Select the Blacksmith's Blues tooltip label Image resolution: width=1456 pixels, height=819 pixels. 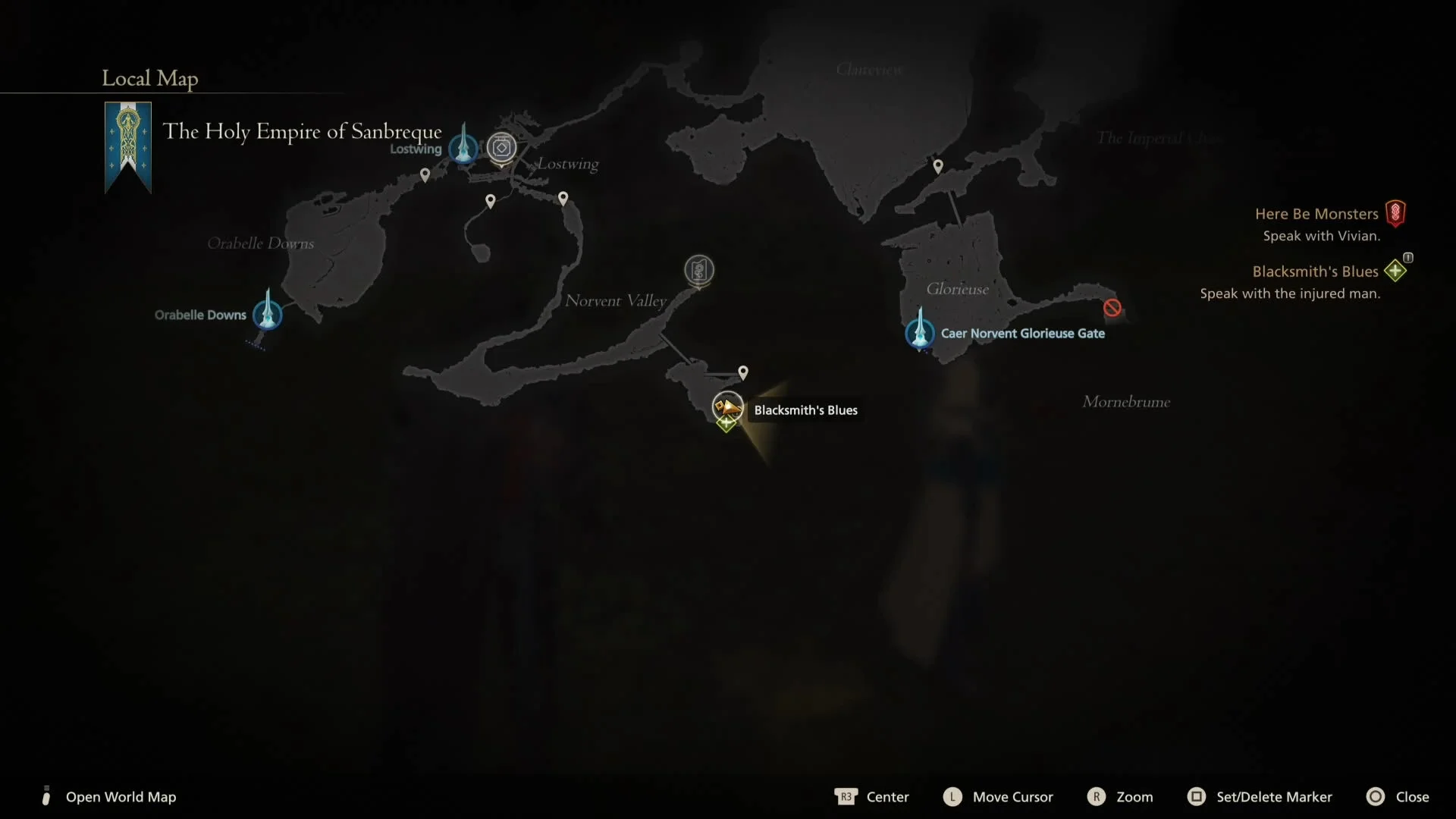(x=805, y=409)
